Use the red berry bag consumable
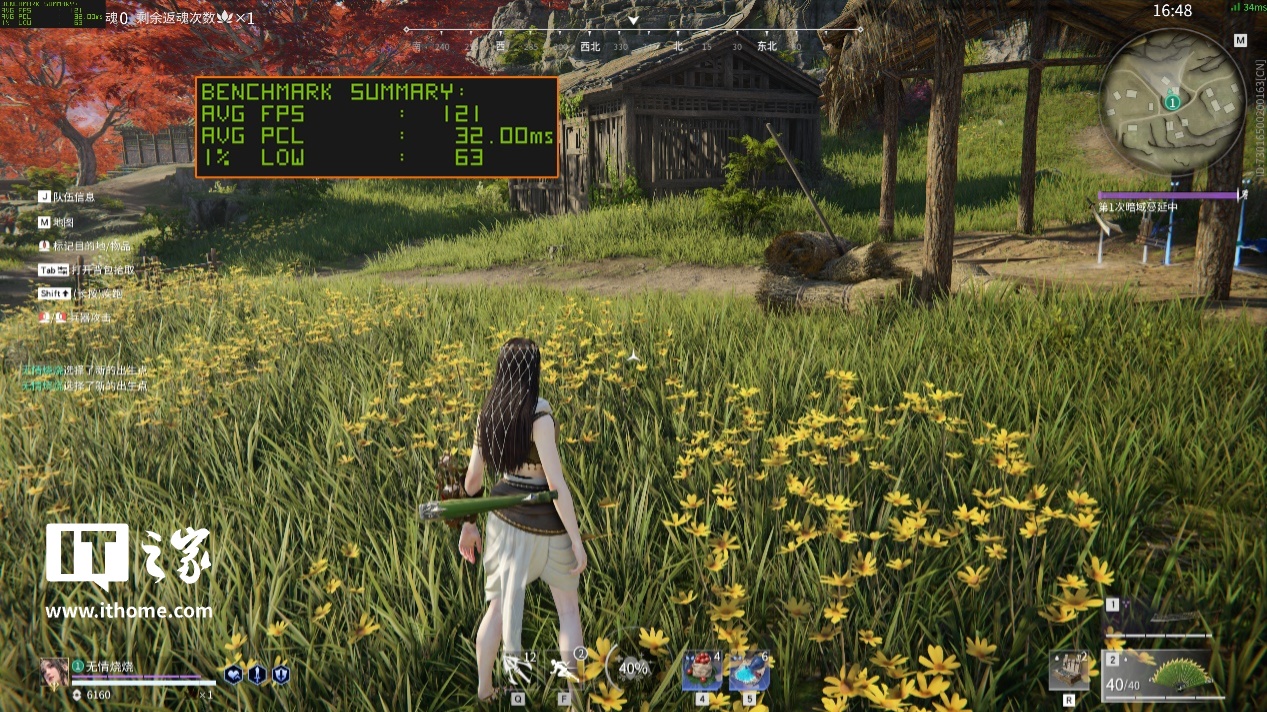This screenshot has width=1267, height=712. click(702, 671)
